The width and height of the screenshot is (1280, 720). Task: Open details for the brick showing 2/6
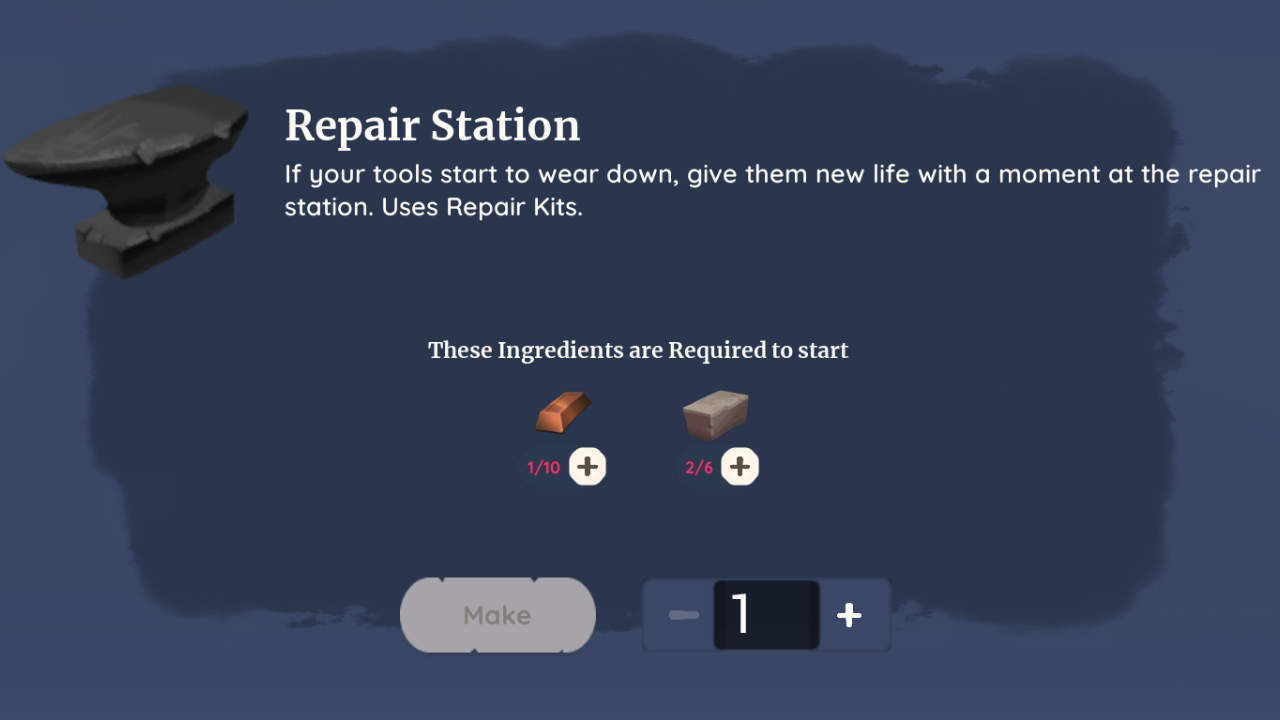click(716, 413)
